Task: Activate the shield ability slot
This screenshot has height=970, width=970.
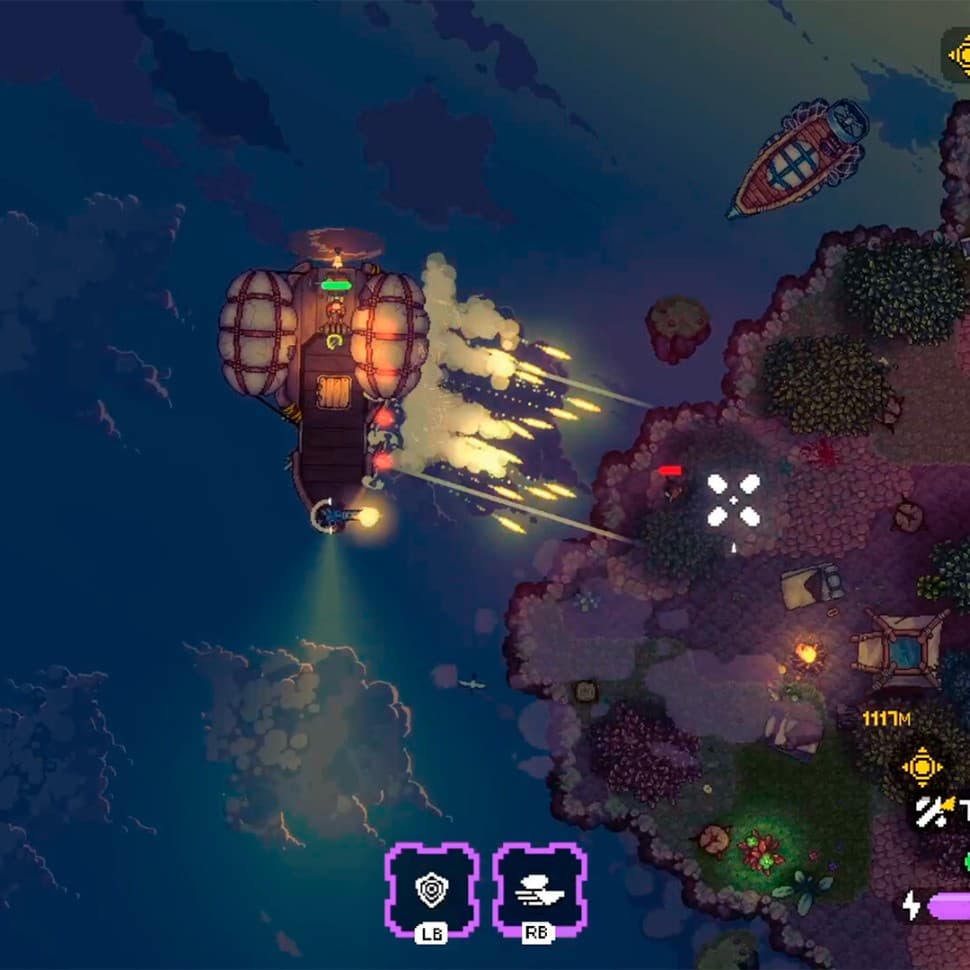Action: coord(431,887)
